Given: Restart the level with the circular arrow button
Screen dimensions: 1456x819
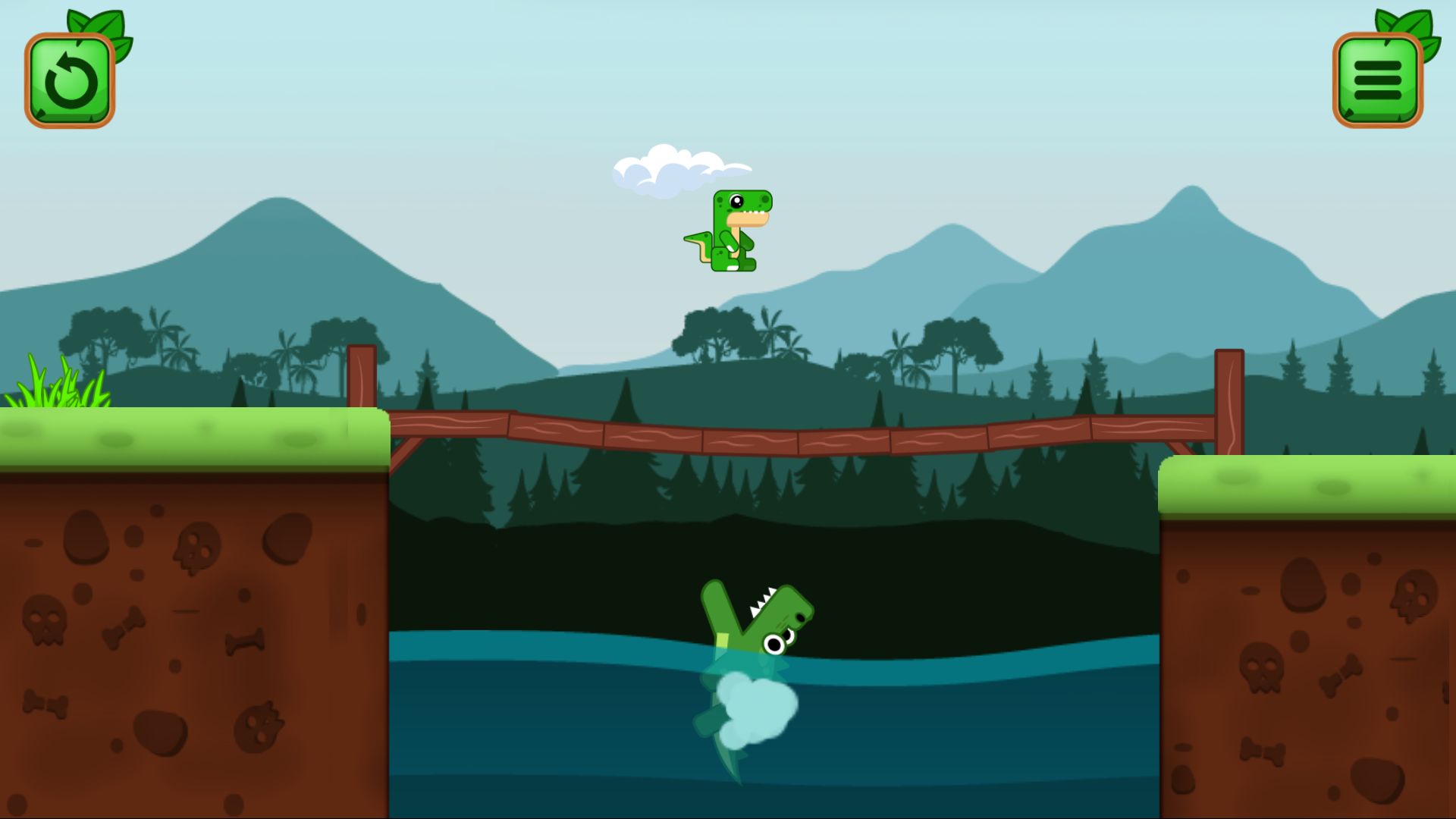Looking at the screenshot, I should [x=70, y=80].
